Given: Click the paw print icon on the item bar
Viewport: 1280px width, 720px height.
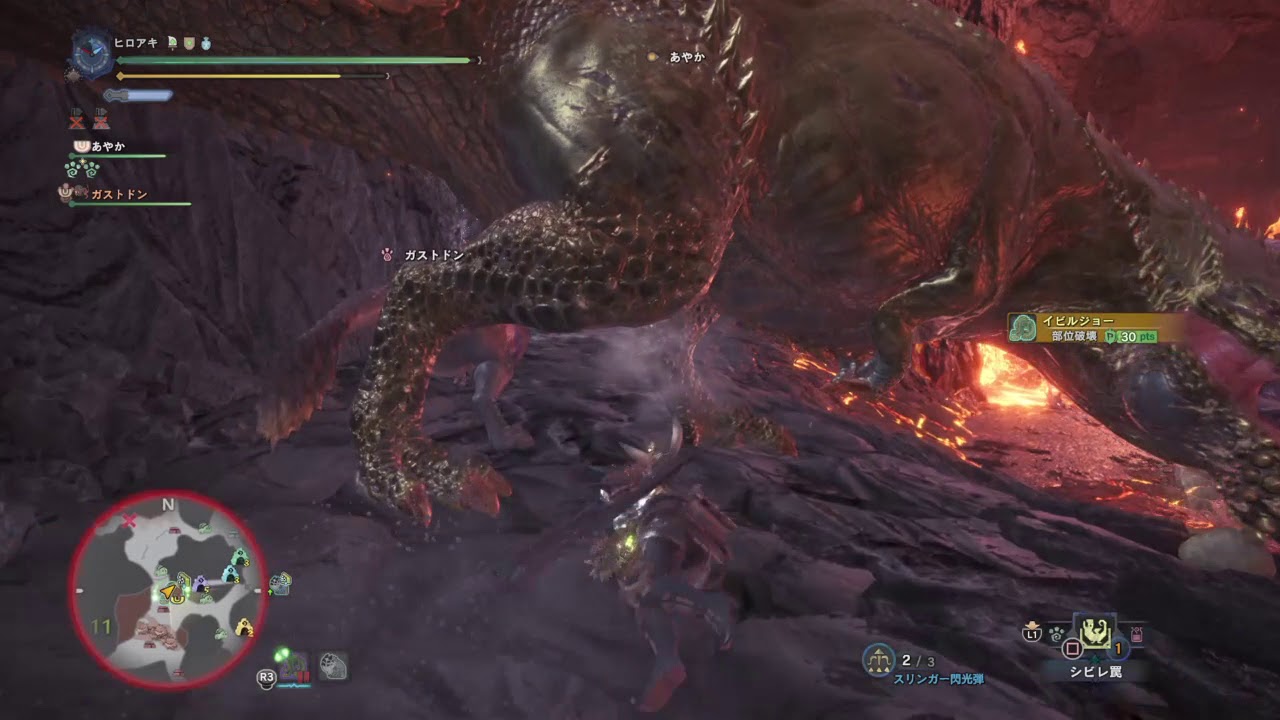Looking at the screenshot, I should [1056, 634].
